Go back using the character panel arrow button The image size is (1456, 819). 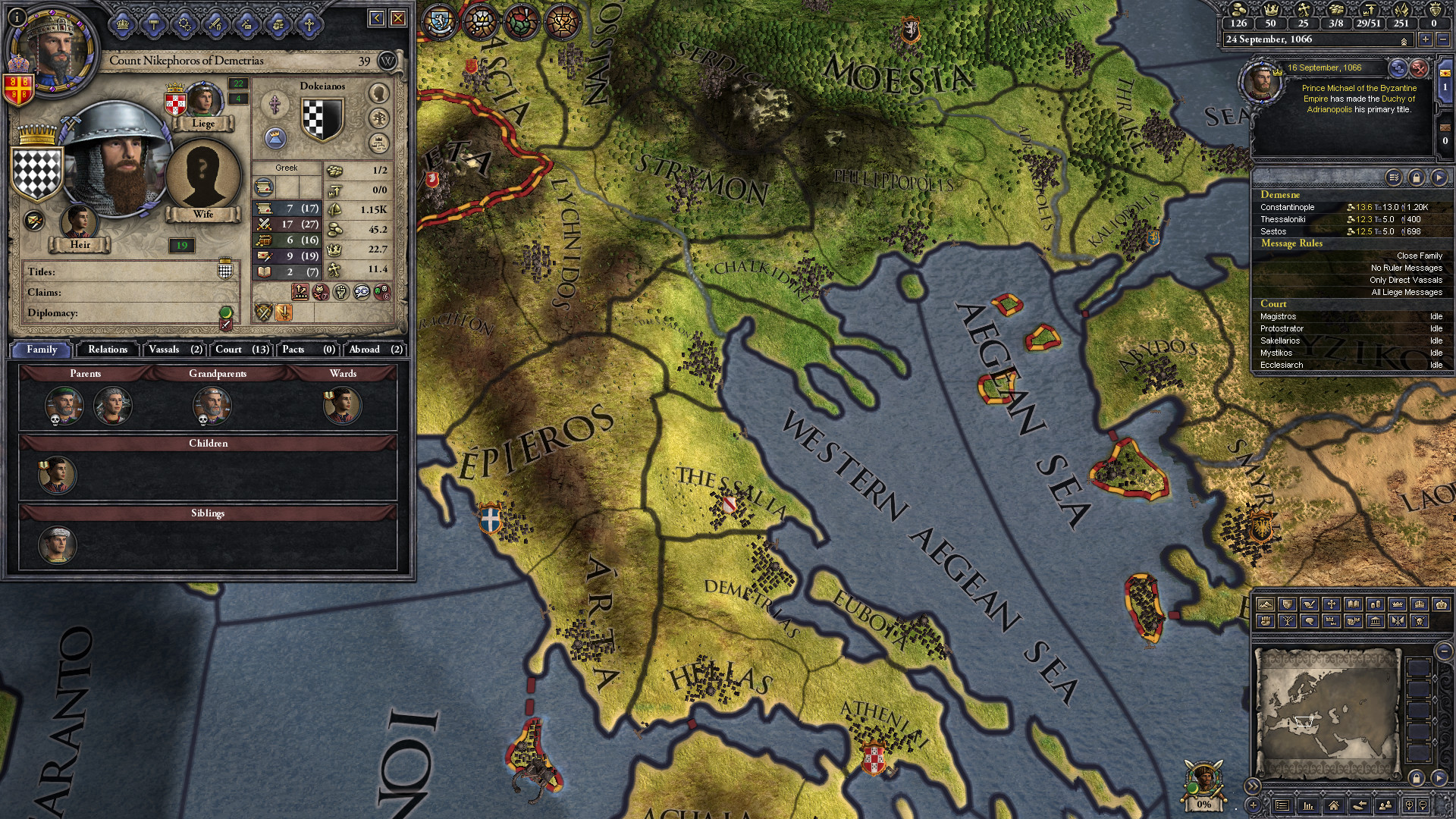[377, 18]
